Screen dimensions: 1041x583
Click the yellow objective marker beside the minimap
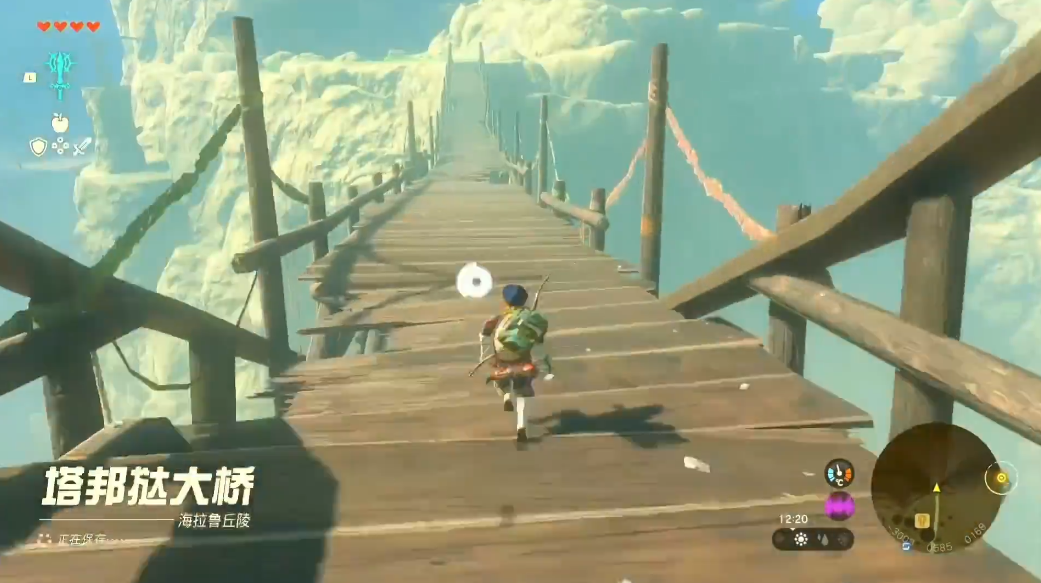coord(999,477)
